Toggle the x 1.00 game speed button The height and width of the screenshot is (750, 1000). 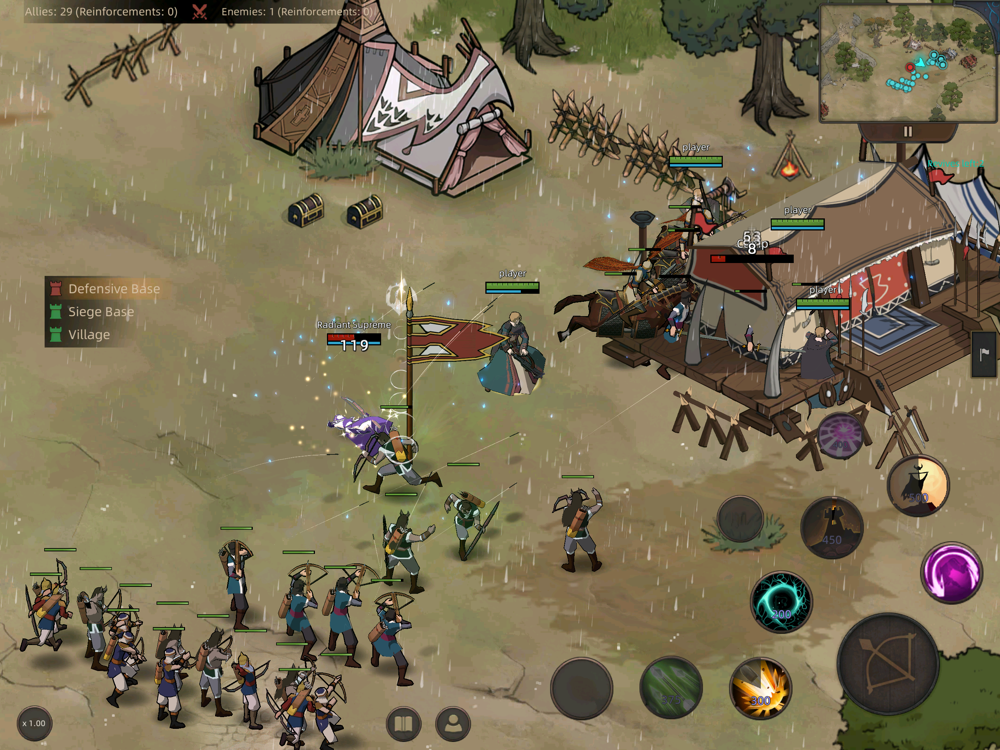click(35, 723)
